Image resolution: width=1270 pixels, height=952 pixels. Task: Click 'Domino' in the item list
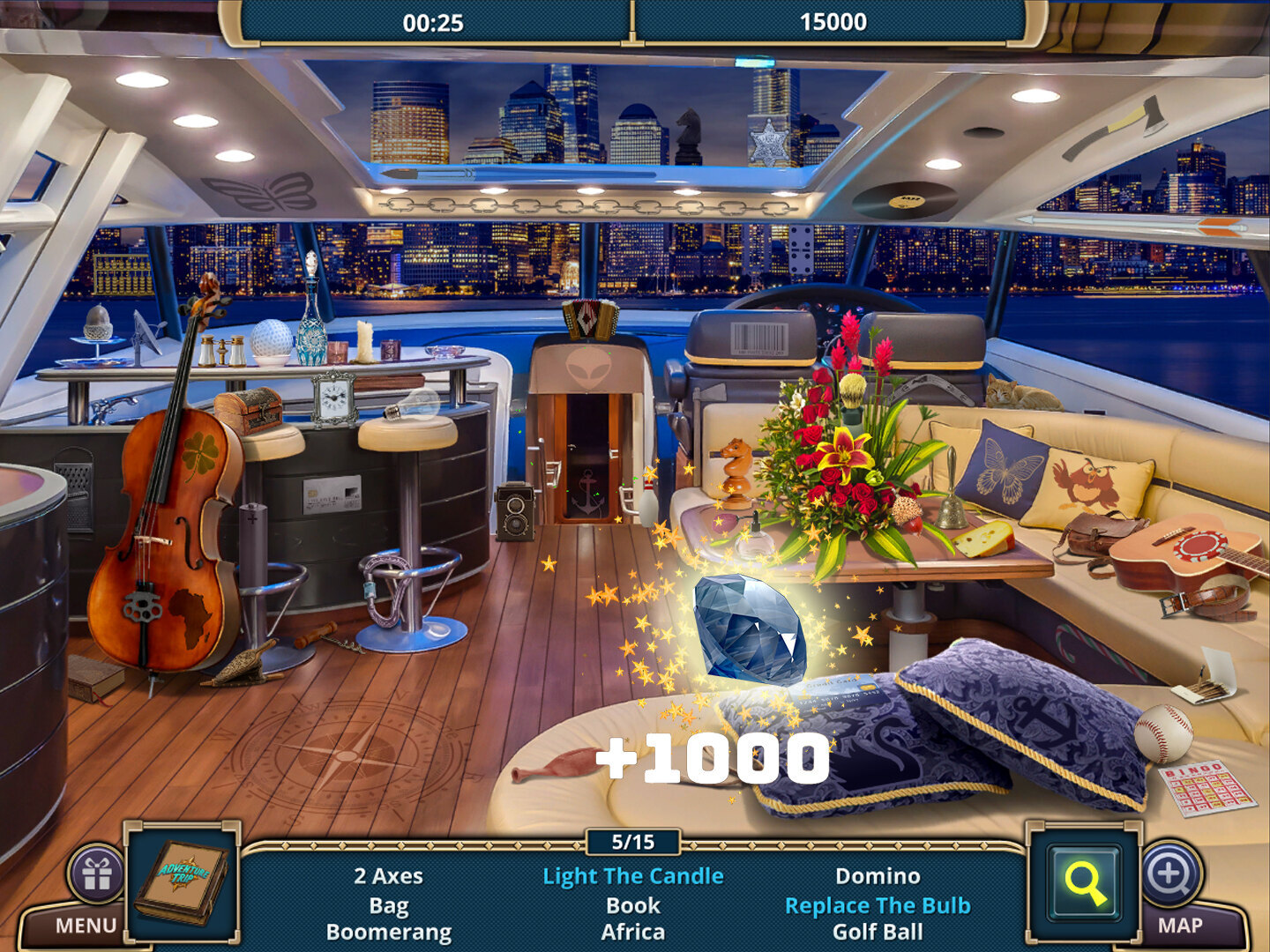pyautogui.click(x=878, y=876)
